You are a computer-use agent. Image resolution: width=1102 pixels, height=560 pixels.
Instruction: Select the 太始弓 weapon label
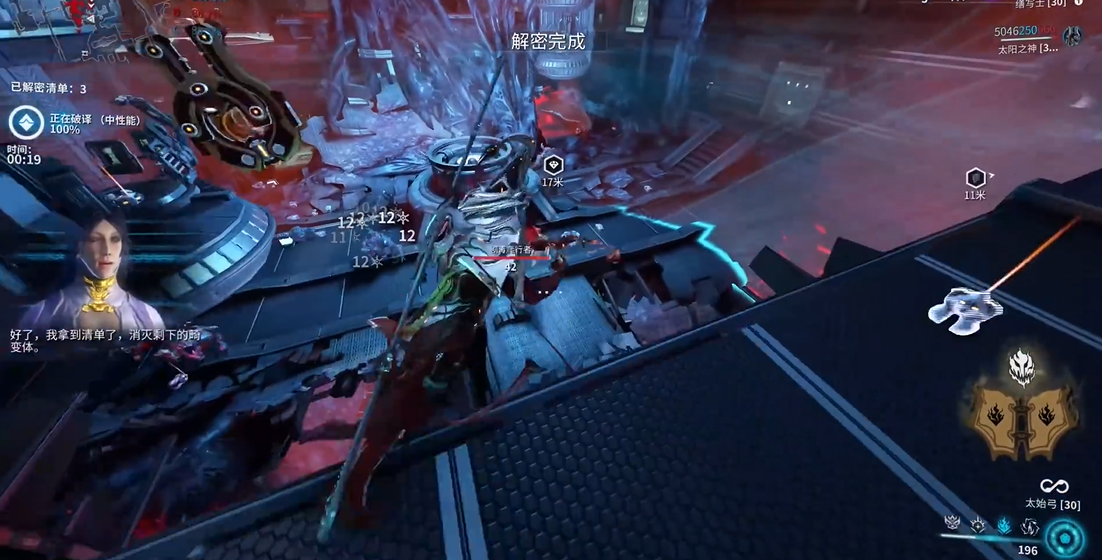point(1052,505)
